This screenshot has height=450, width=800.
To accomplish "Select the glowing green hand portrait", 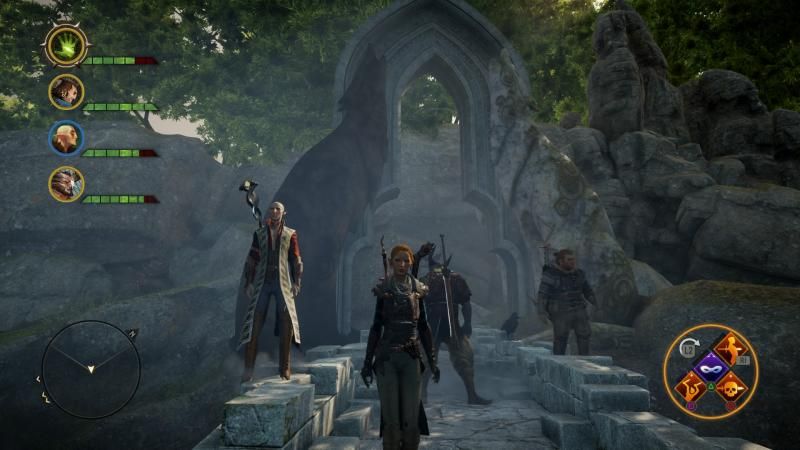I will pos(66,45).
